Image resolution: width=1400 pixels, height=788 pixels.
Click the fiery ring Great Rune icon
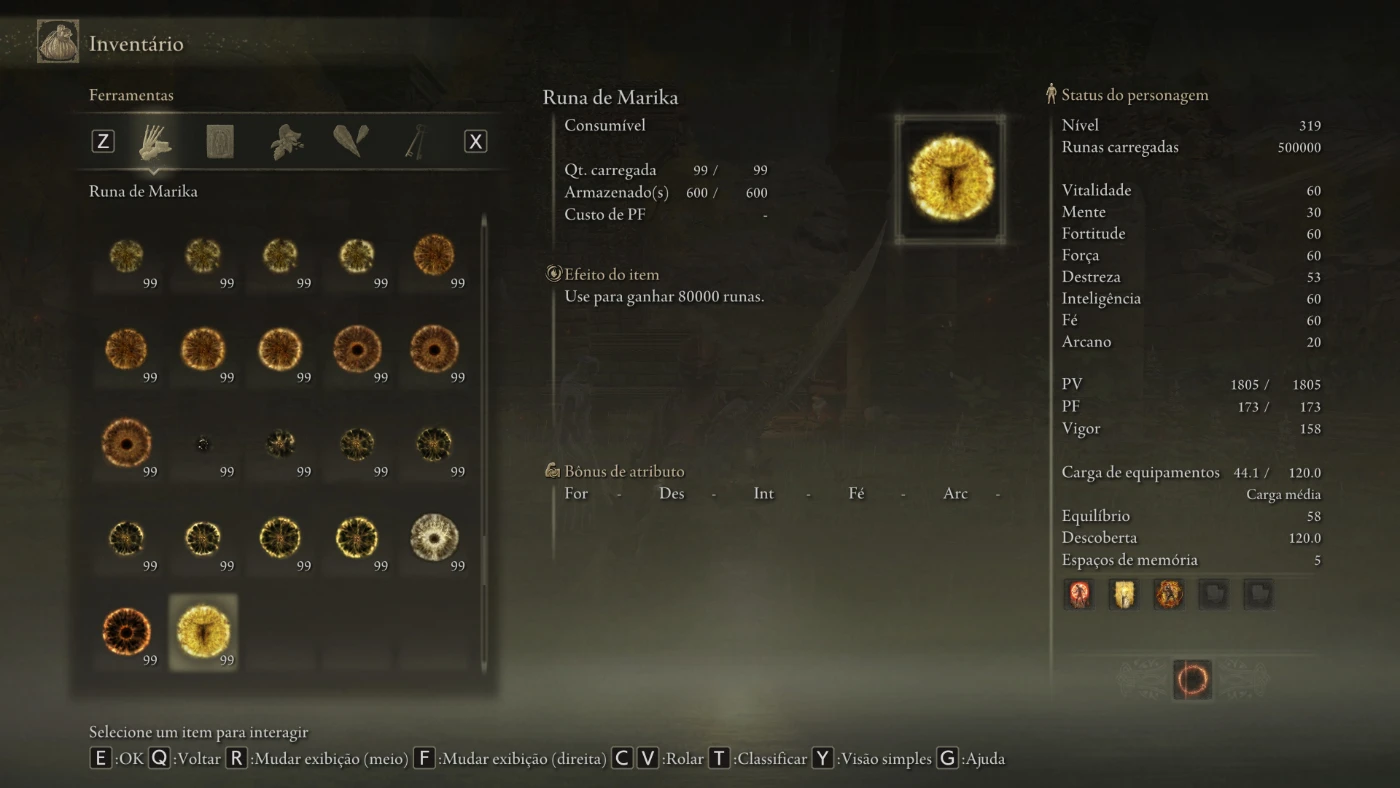point(1192,680)
